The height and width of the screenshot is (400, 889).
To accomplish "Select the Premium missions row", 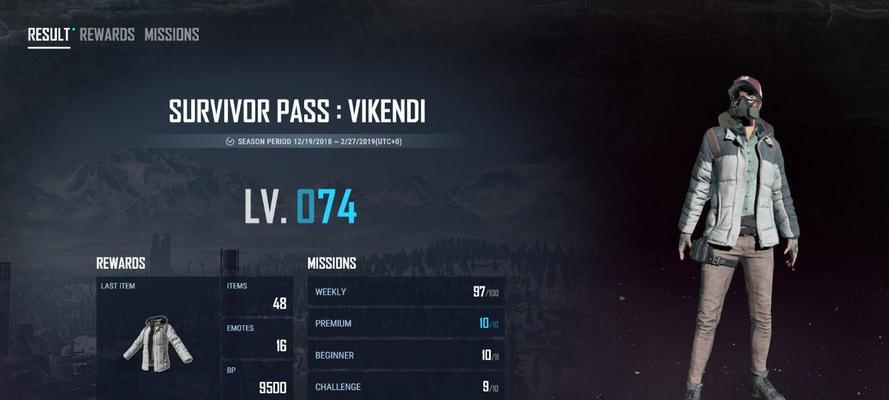I will pyautogui.click(x=405, y=324).
